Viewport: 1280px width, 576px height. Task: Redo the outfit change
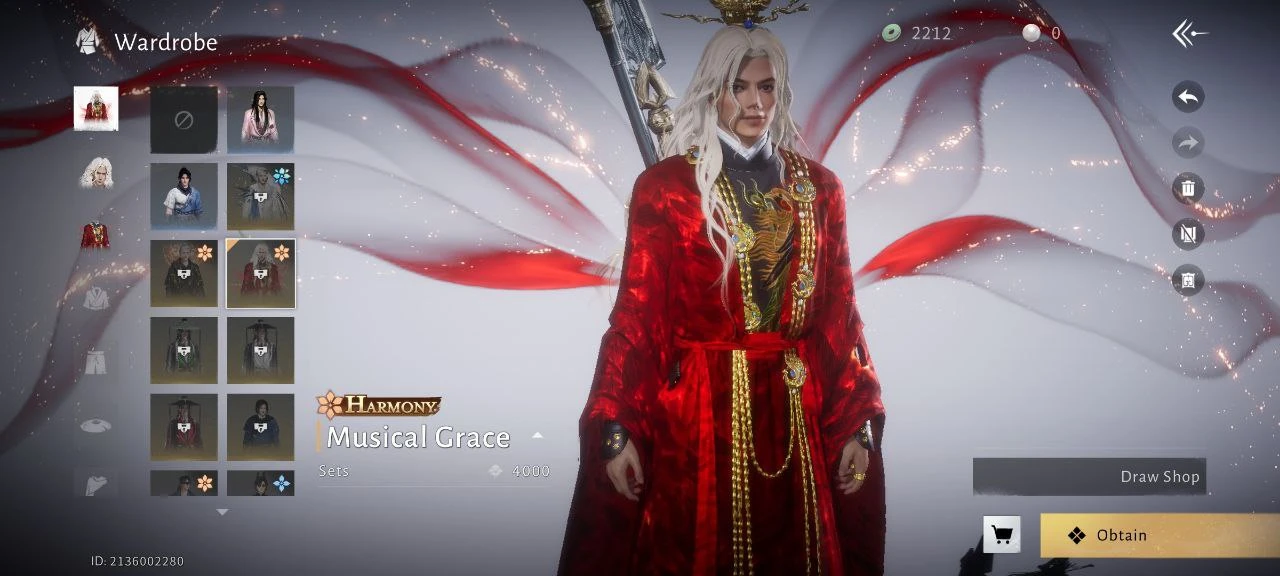[x=1188, y=143]
